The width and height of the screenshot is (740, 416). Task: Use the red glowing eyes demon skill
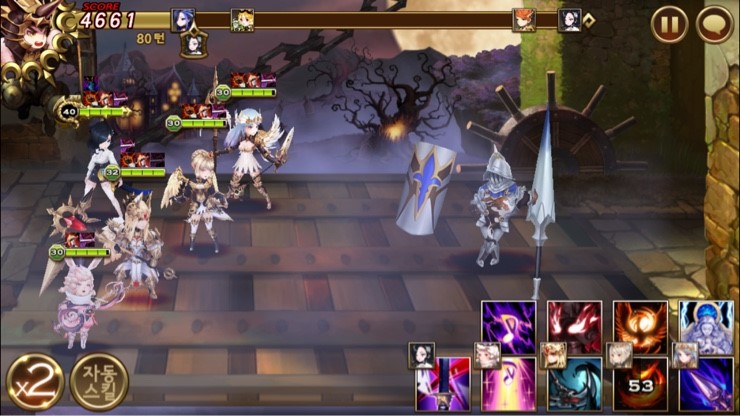click(x=575, y=325)
